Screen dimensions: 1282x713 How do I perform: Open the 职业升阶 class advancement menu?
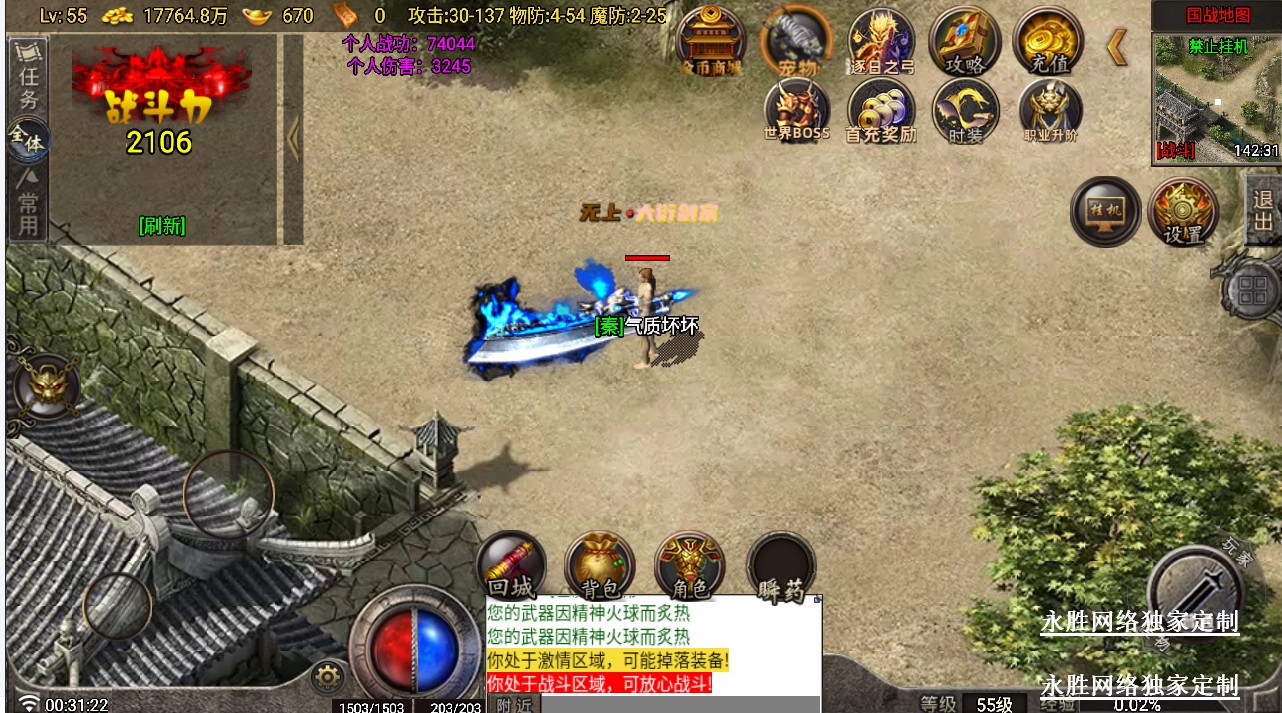1050,111
